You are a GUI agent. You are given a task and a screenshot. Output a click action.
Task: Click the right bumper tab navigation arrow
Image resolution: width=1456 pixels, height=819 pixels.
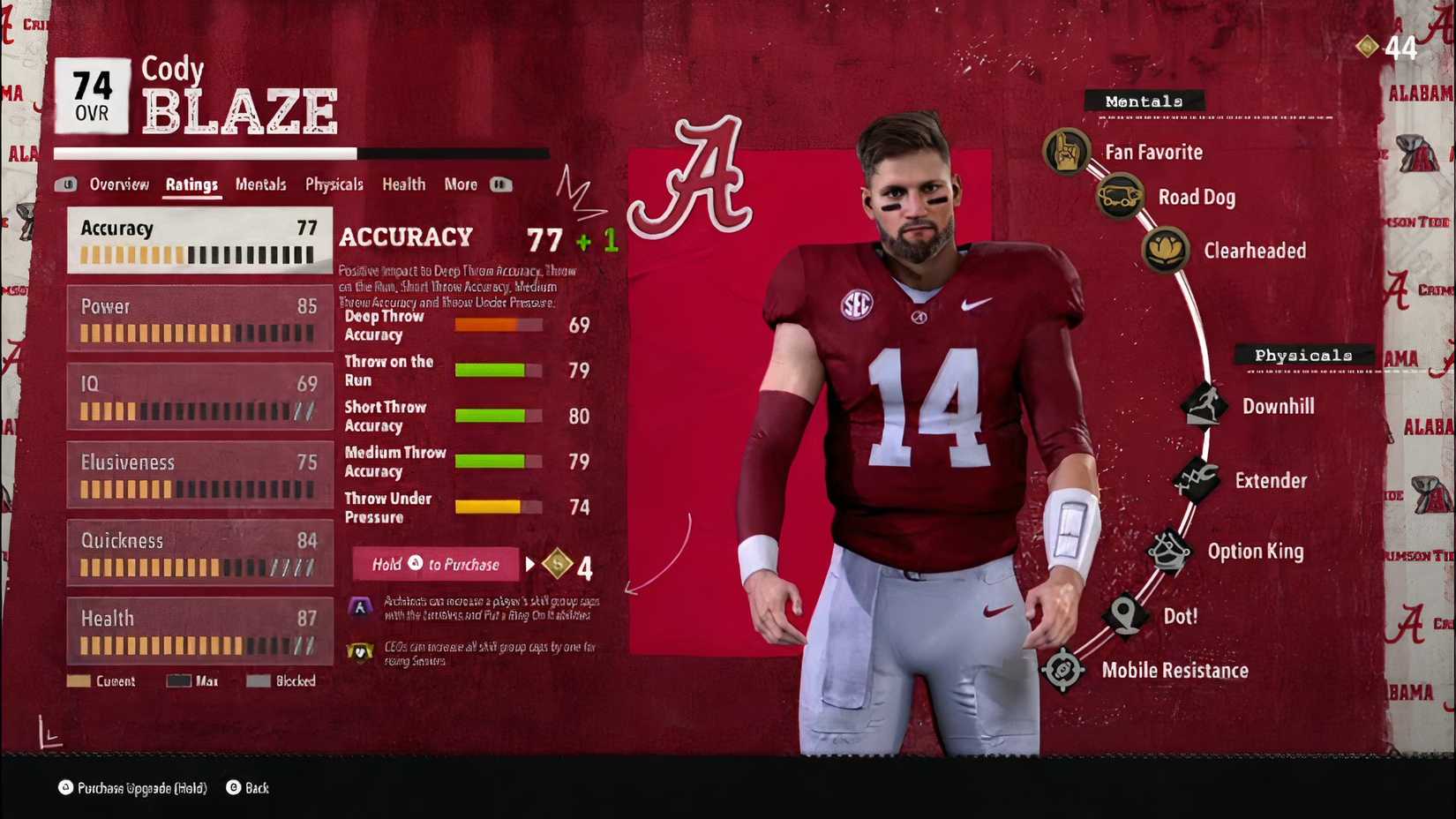pyautogui.click(x=501, y=184)
